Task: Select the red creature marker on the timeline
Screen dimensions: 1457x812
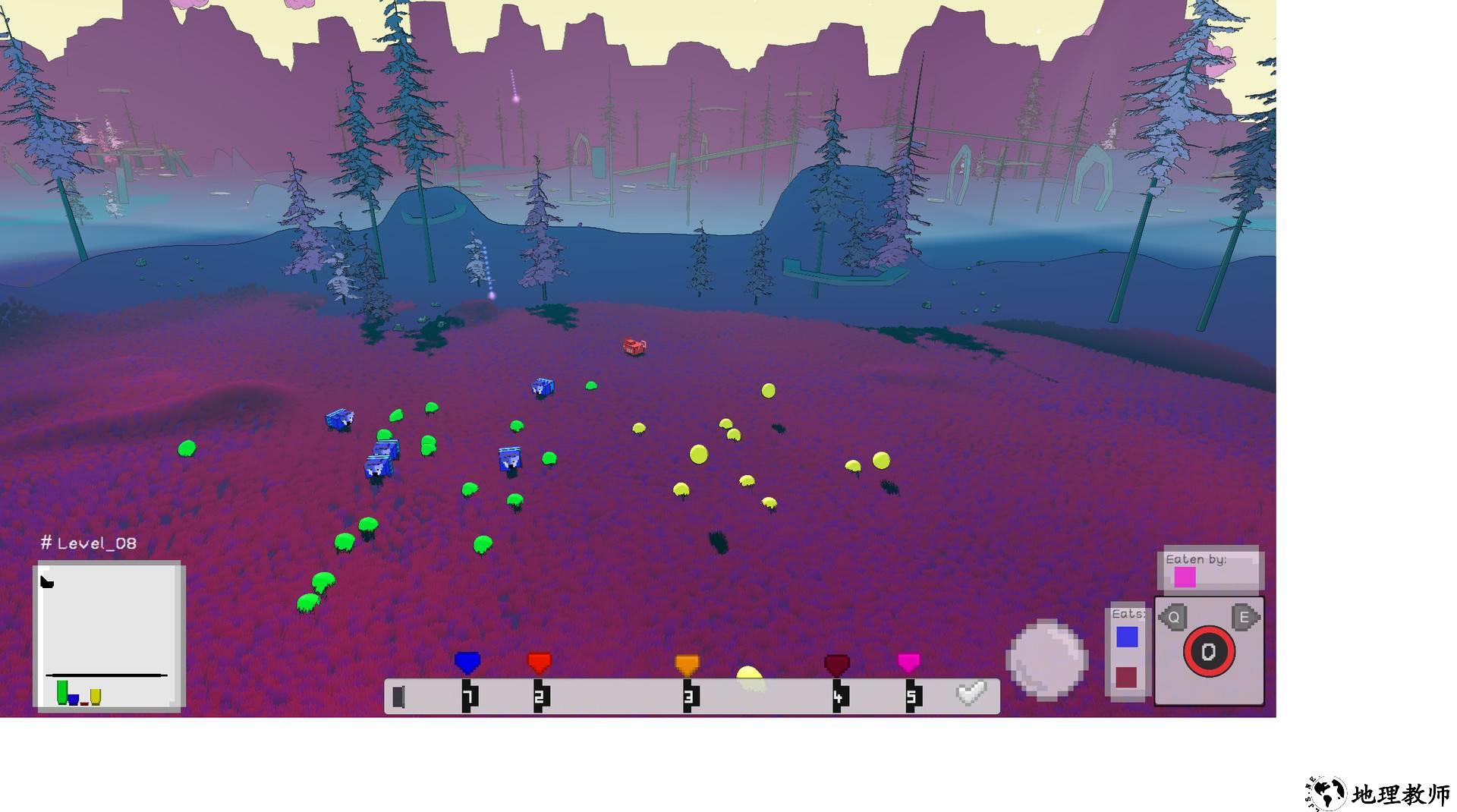Action: coord(539,663)
